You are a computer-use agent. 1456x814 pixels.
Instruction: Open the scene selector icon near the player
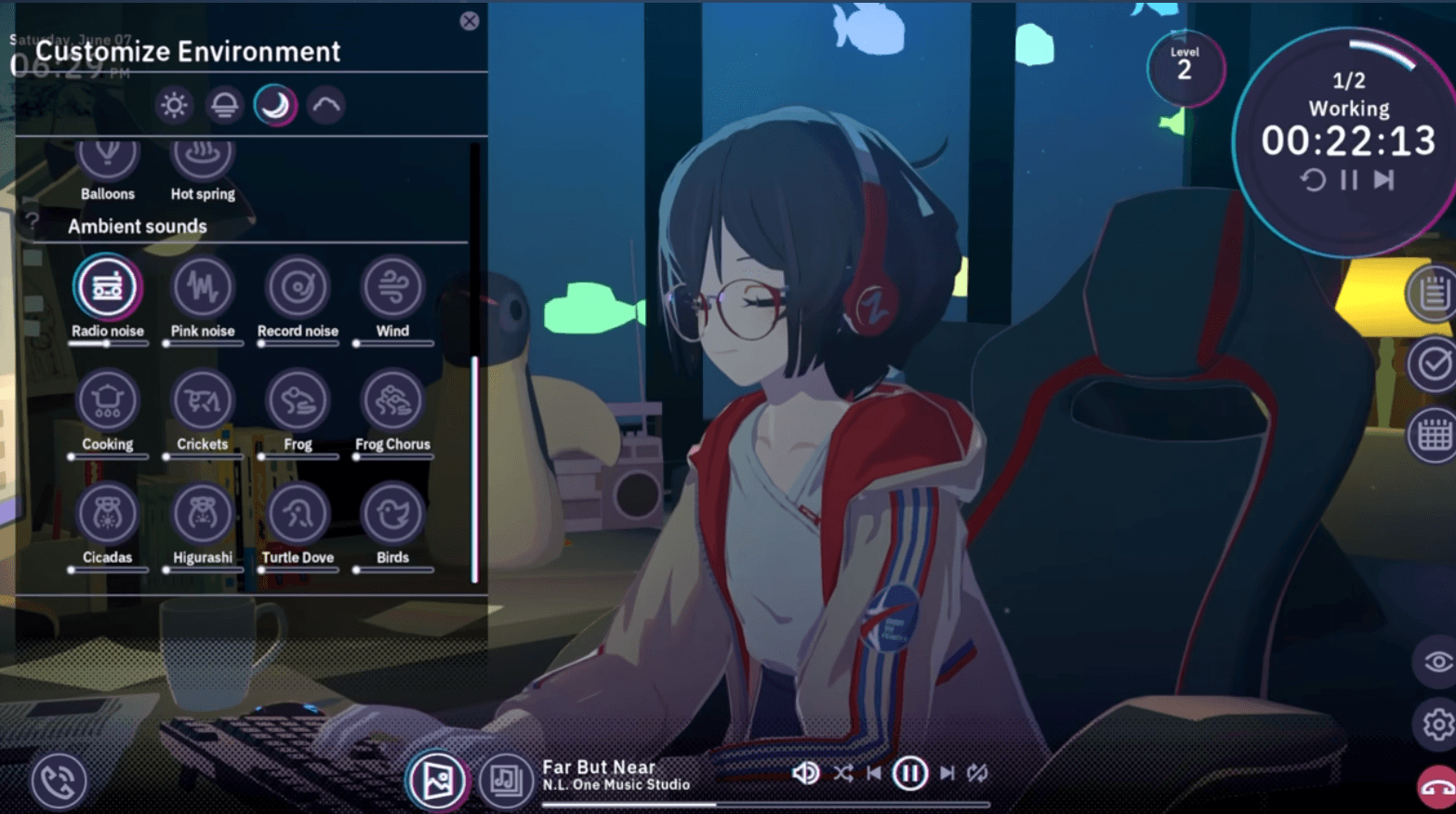coord(437,781)
